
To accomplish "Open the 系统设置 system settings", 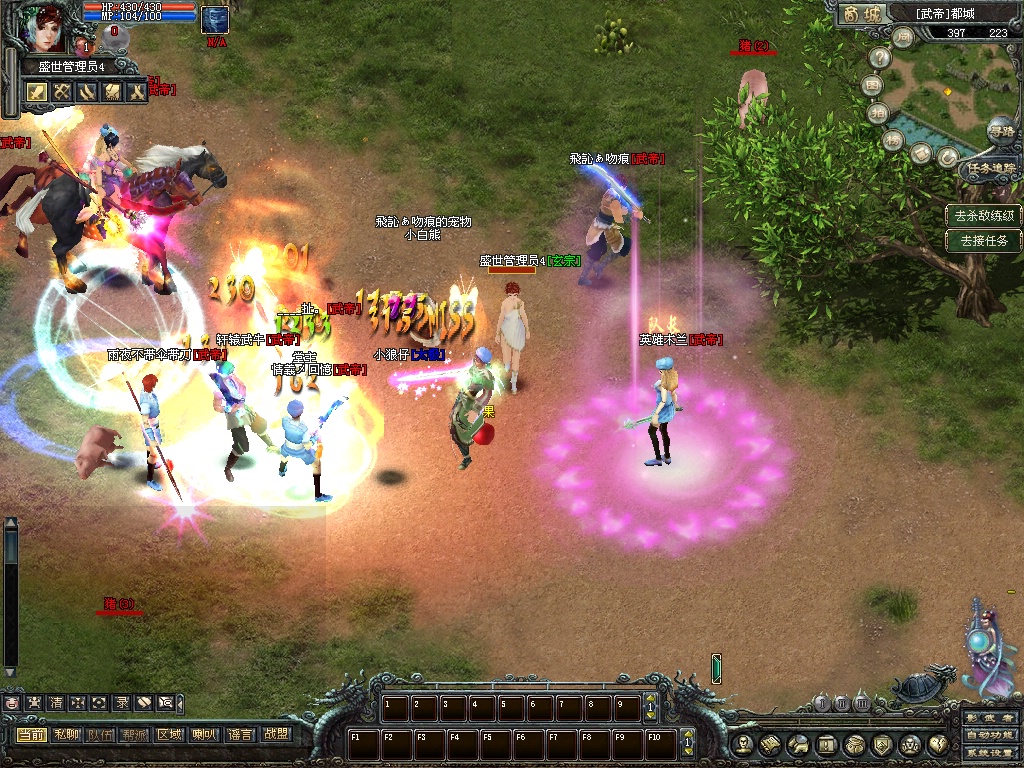I will [x=990, y=754].
